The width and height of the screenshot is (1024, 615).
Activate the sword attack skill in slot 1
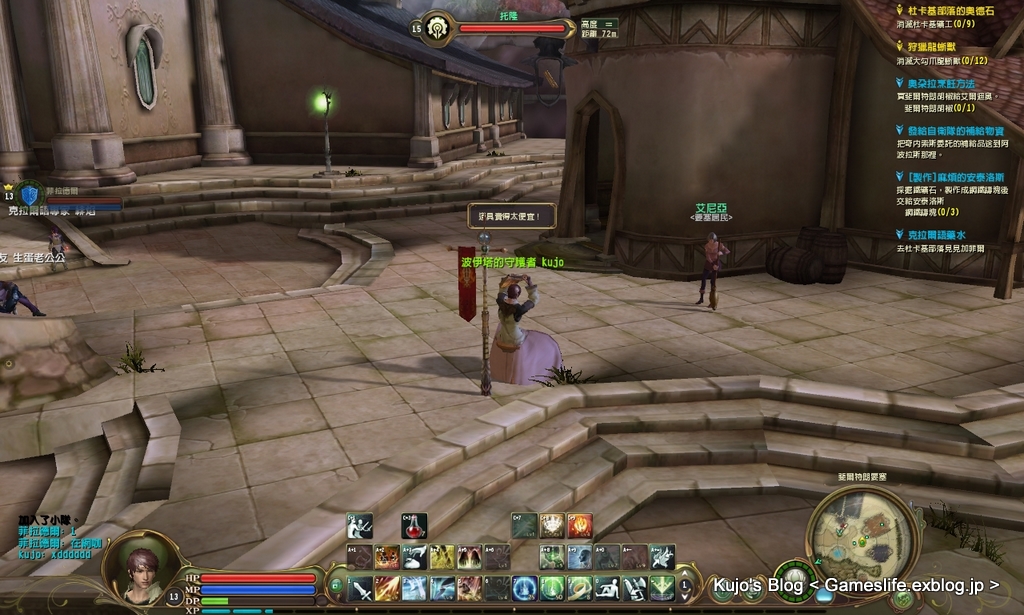360,588
